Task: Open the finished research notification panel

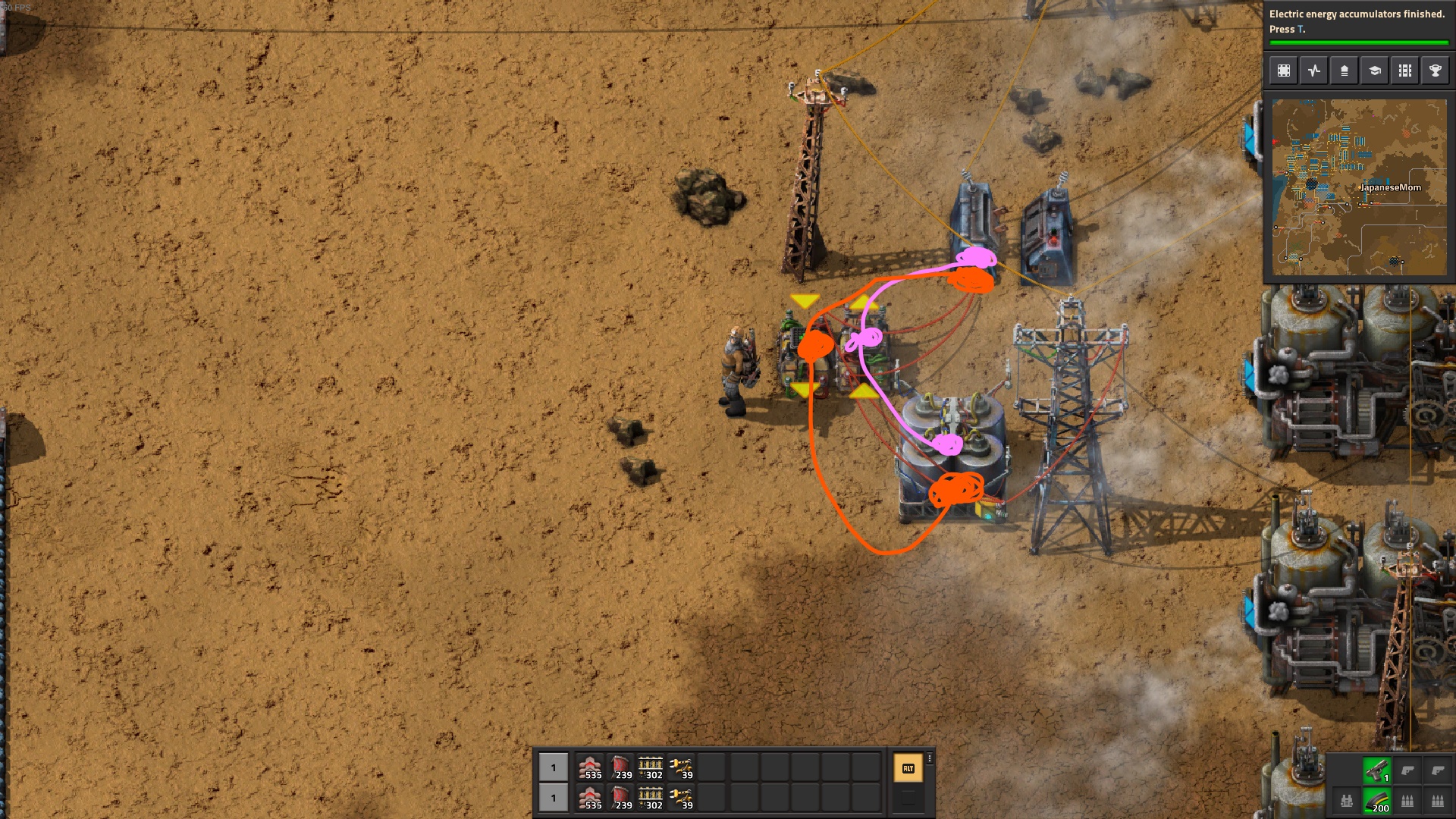Action: [1357, 23]
